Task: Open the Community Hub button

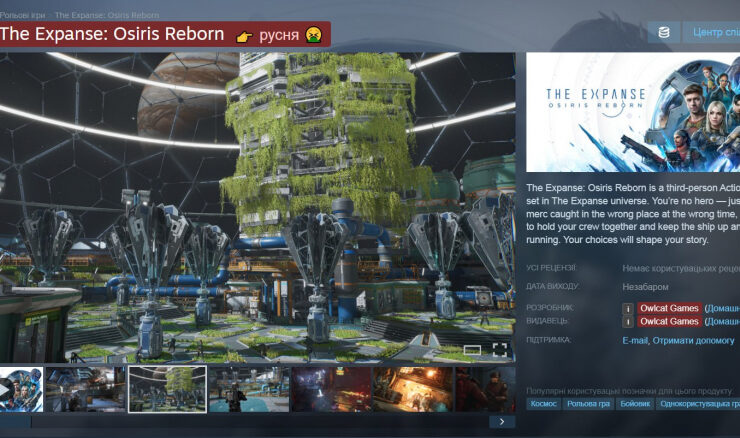Action: click(x=714, y=33)
